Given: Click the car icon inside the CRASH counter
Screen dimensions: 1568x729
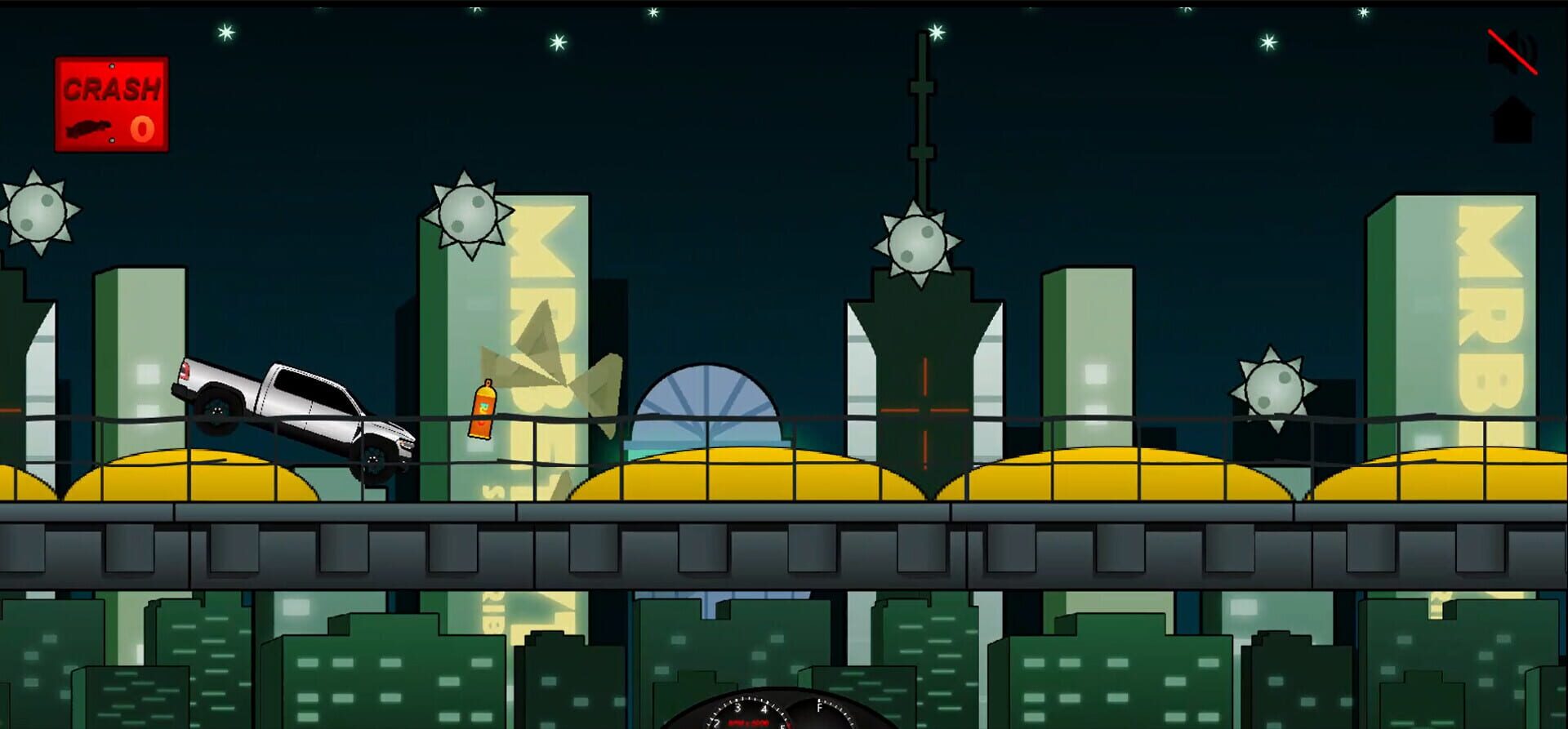Looking at the screenshot, I should pyautogui.click(x=88, y=130).
